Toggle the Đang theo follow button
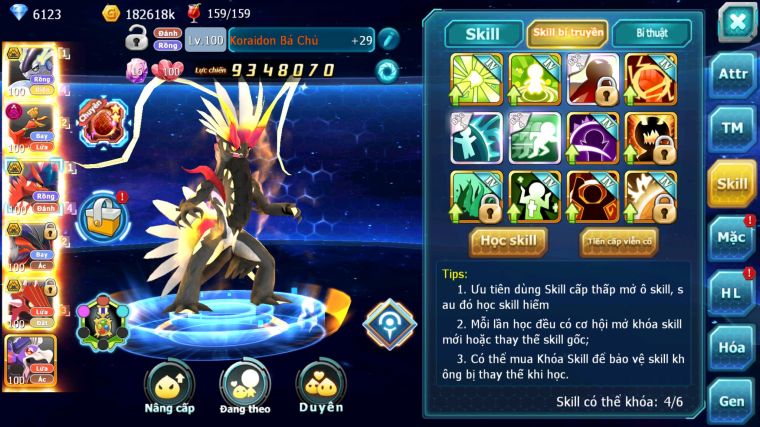This screenshot has height=427, width=760. pos(245,385)
